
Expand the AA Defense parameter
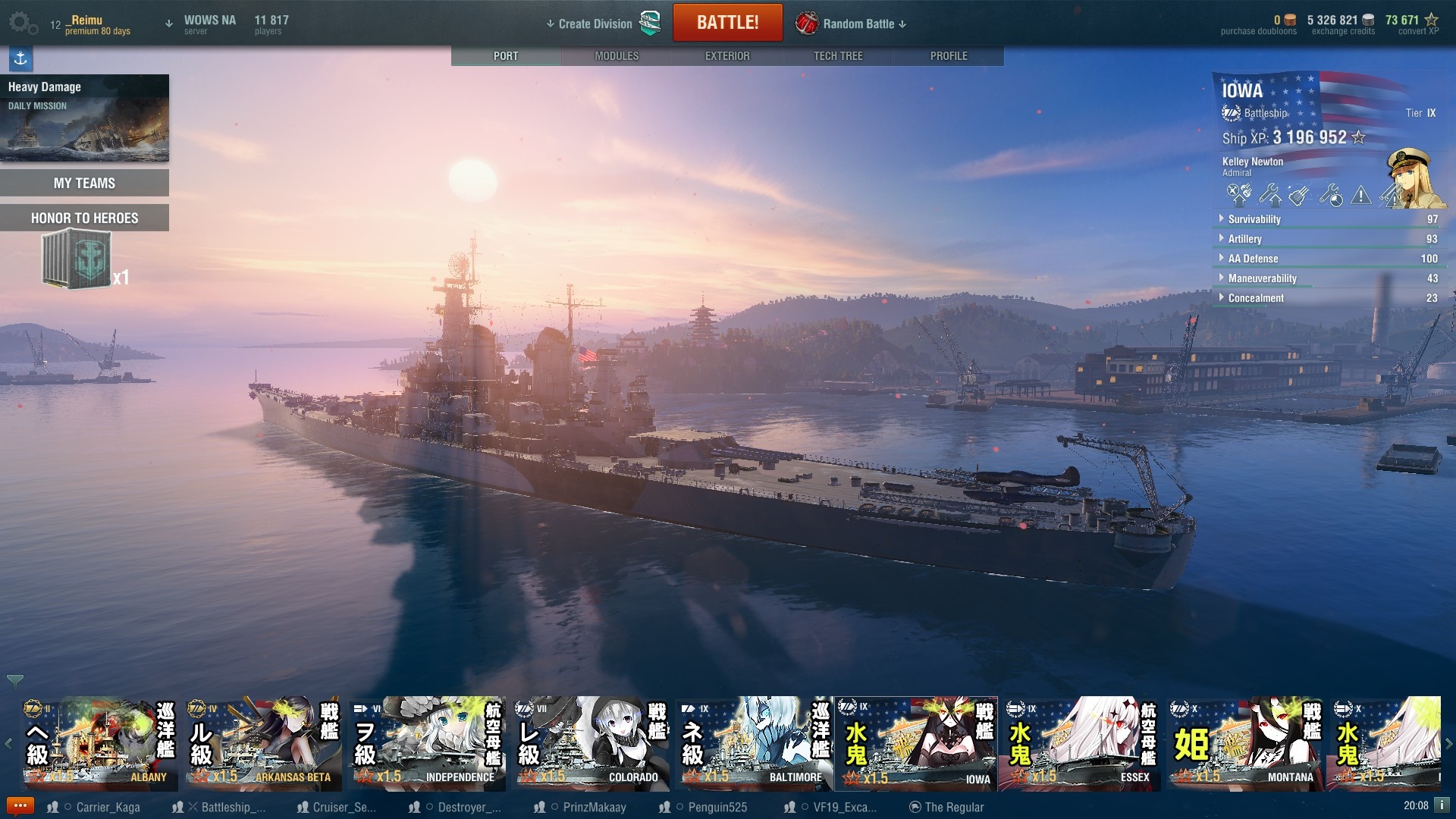1253,259
